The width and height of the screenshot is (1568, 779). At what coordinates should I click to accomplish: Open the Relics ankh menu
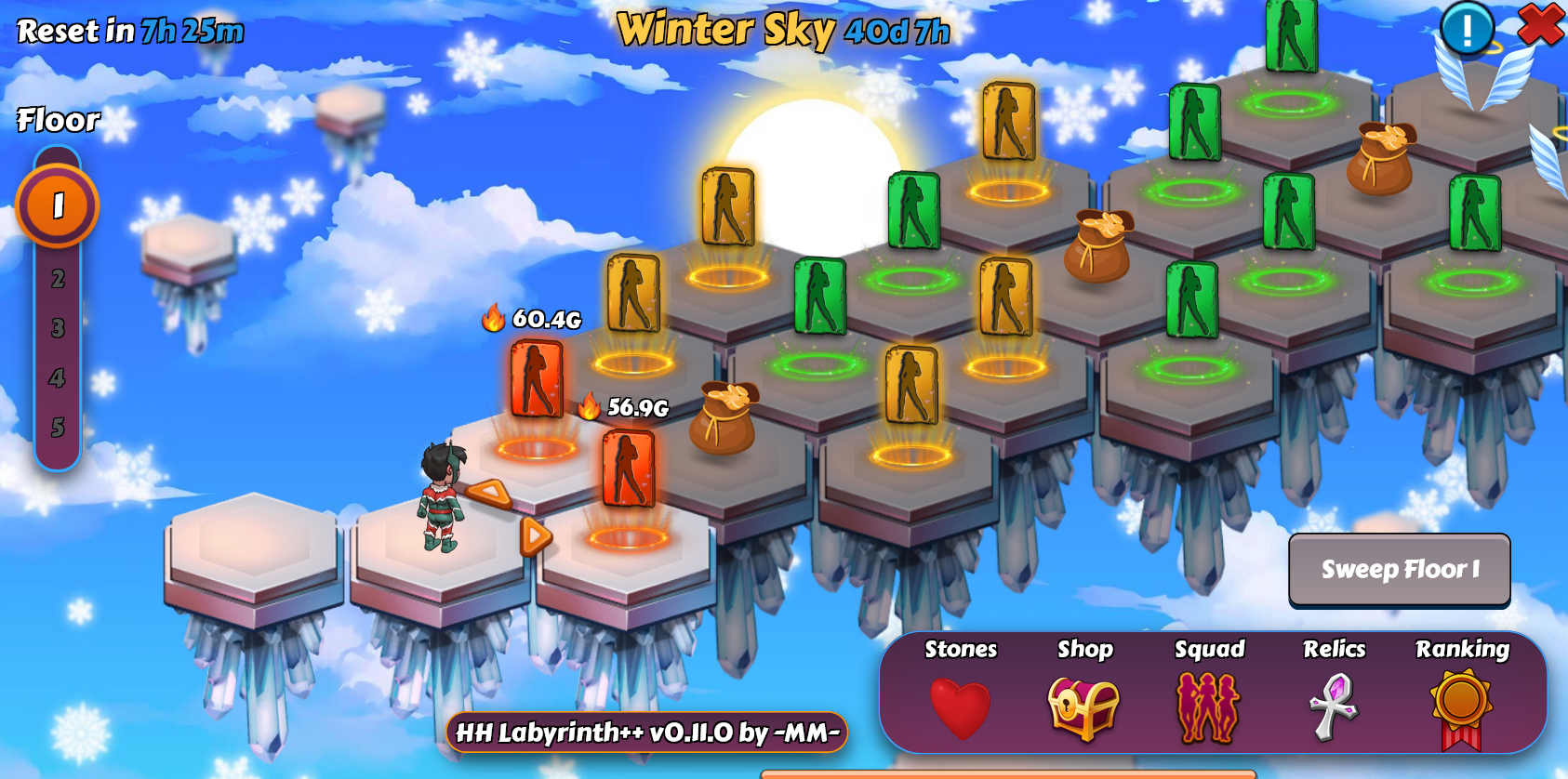coord(1335,707)
